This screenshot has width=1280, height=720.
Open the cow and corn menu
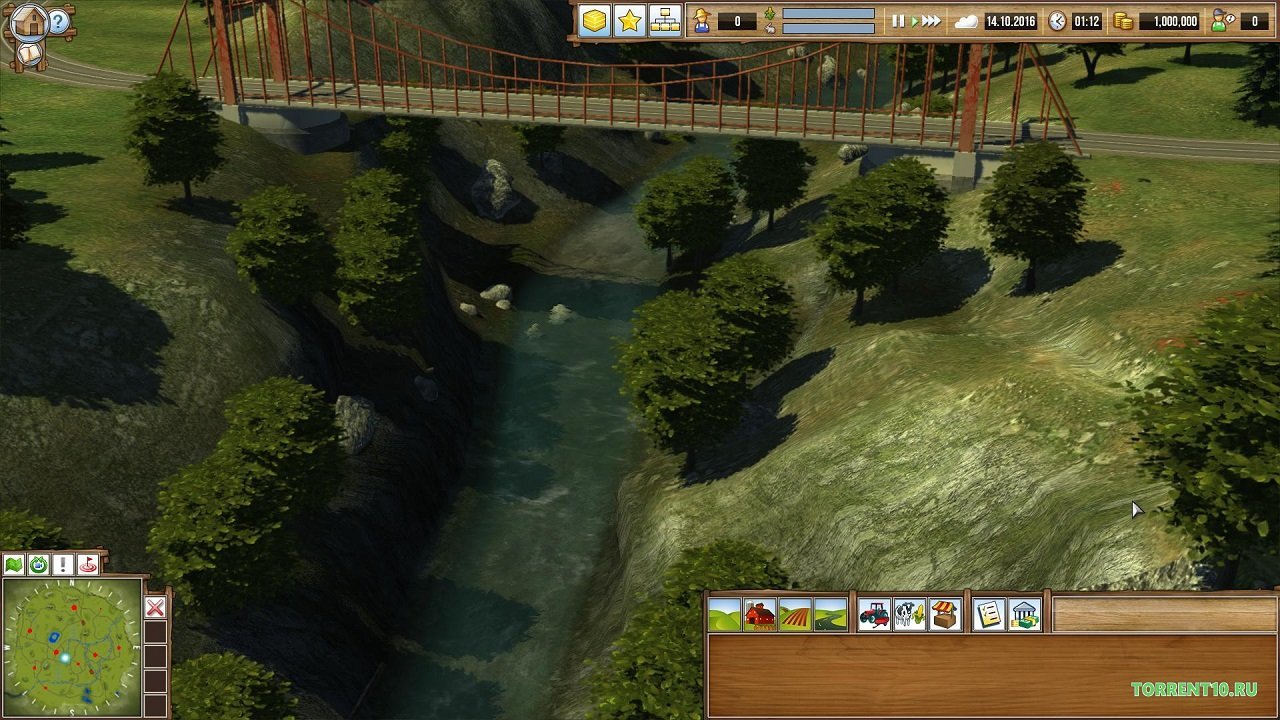(909, 615)
